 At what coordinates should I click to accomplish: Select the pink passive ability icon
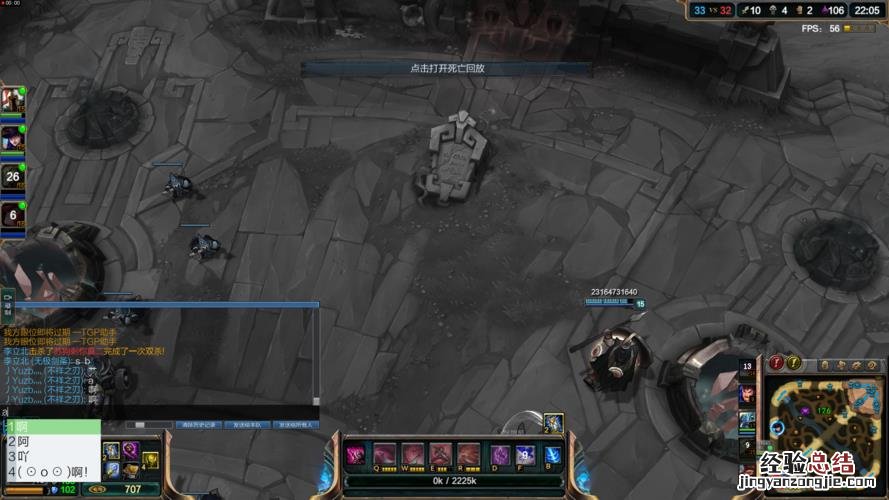tap(355, 455)
